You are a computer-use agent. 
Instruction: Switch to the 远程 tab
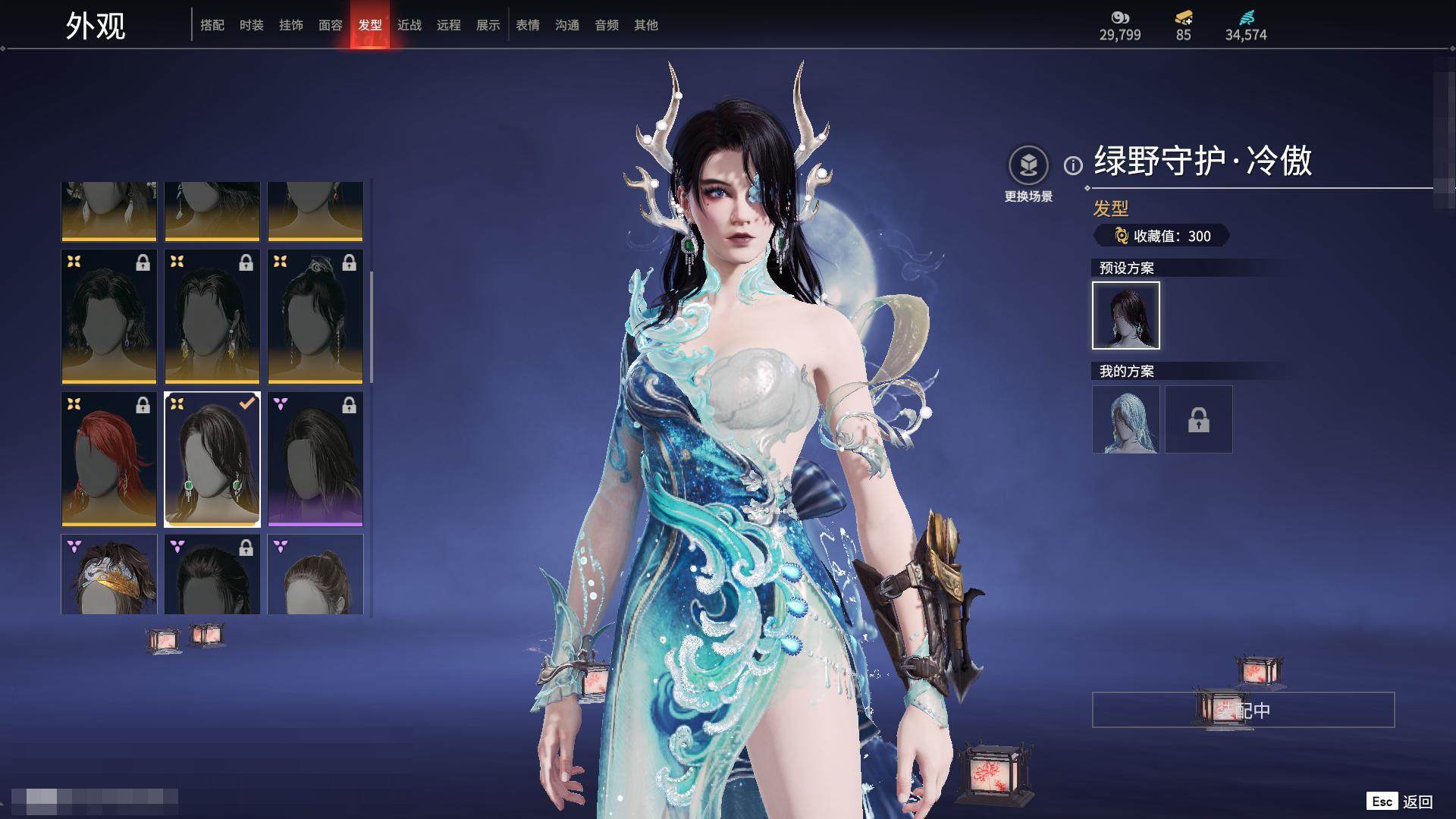449,25
